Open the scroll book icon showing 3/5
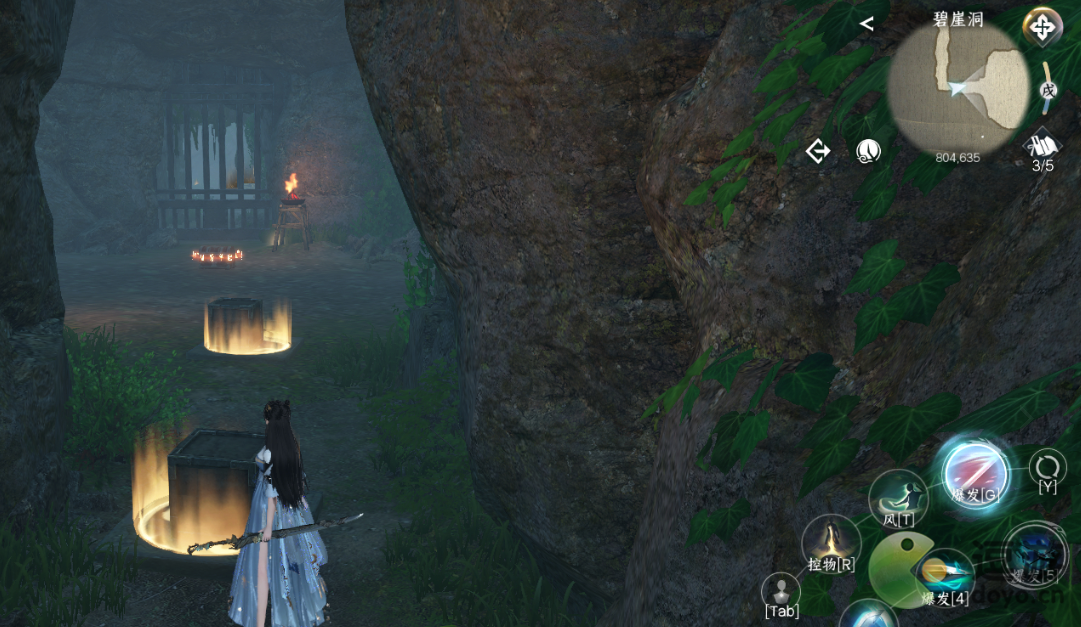The width and height of the screenshot is (1081, 627). point(1042,145)
